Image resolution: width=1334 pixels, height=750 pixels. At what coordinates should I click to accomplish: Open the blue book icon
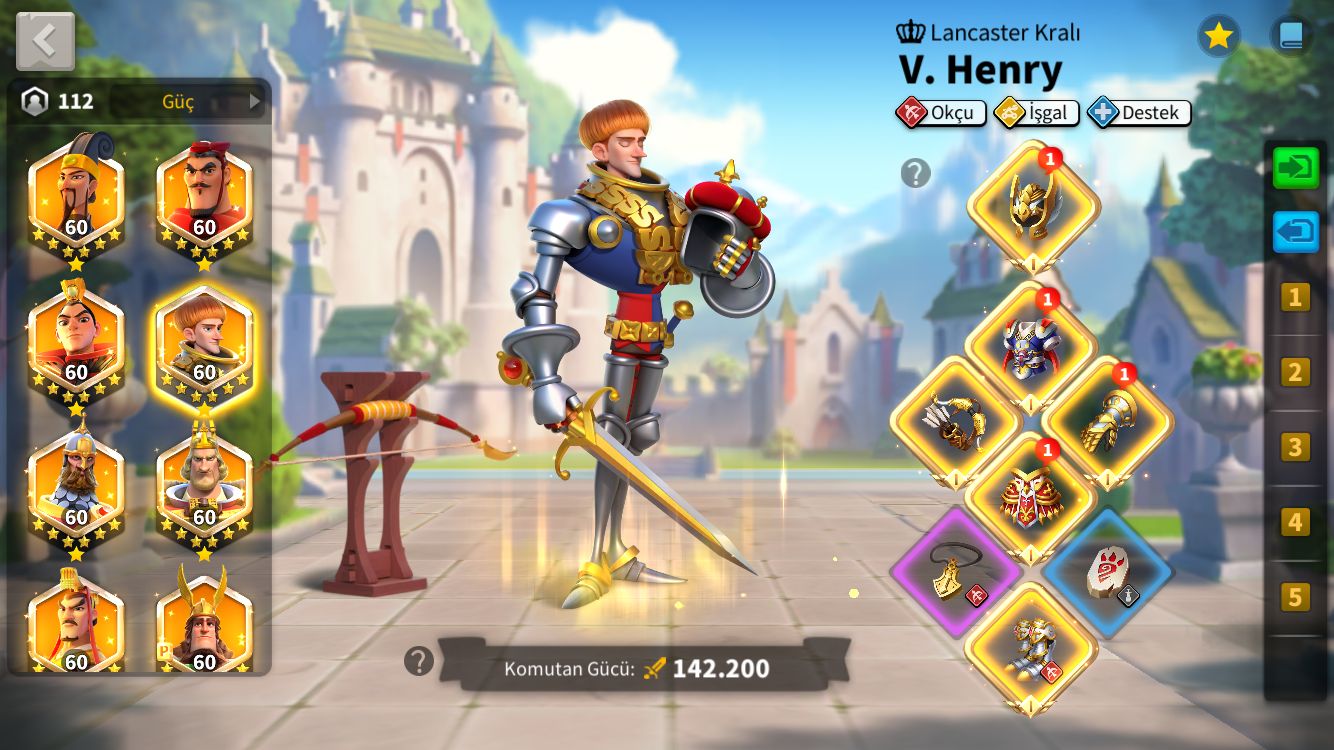coord(1291,36)
